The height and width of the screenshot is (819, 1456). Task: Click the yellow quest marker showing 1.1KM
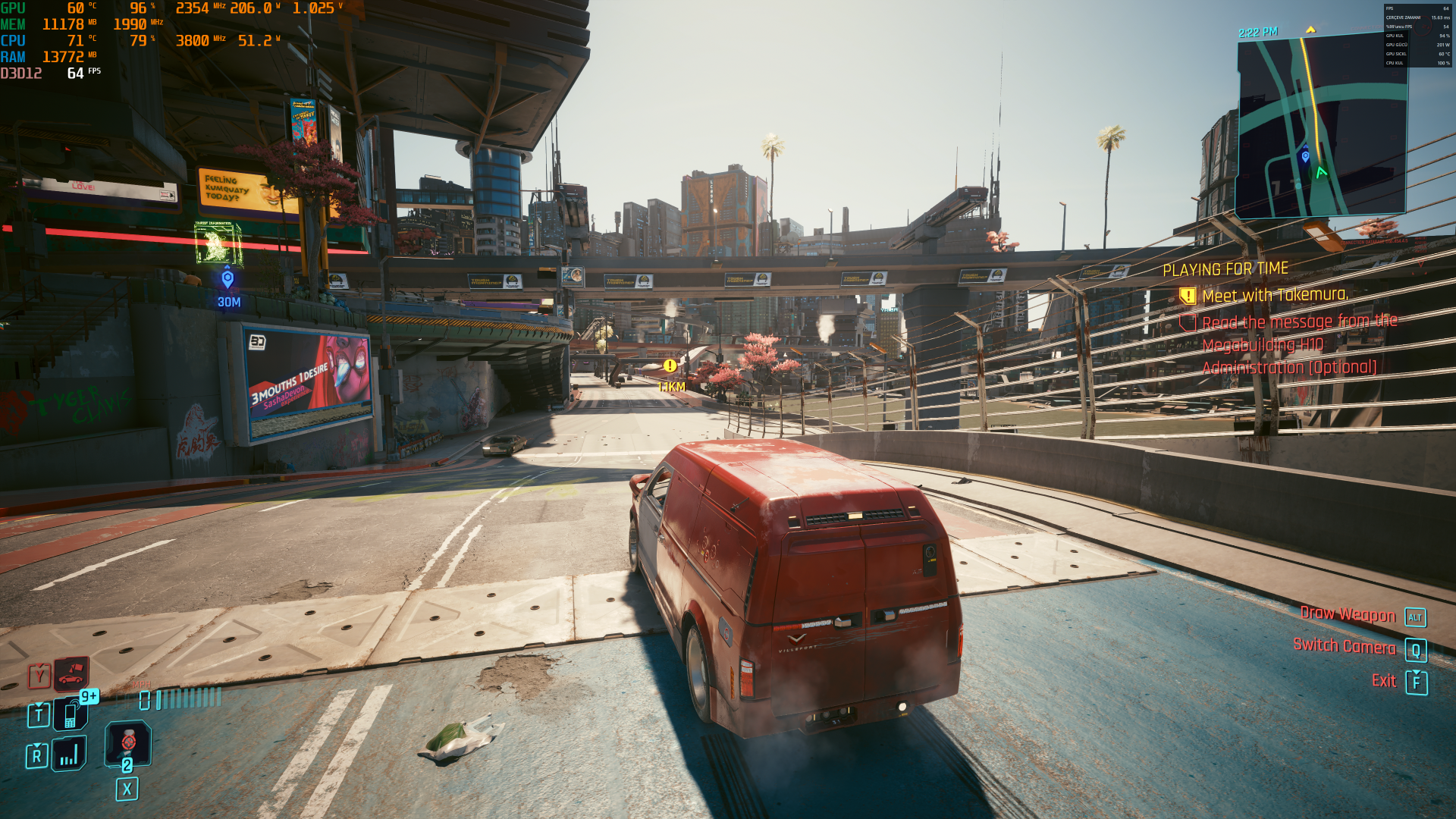670,366
